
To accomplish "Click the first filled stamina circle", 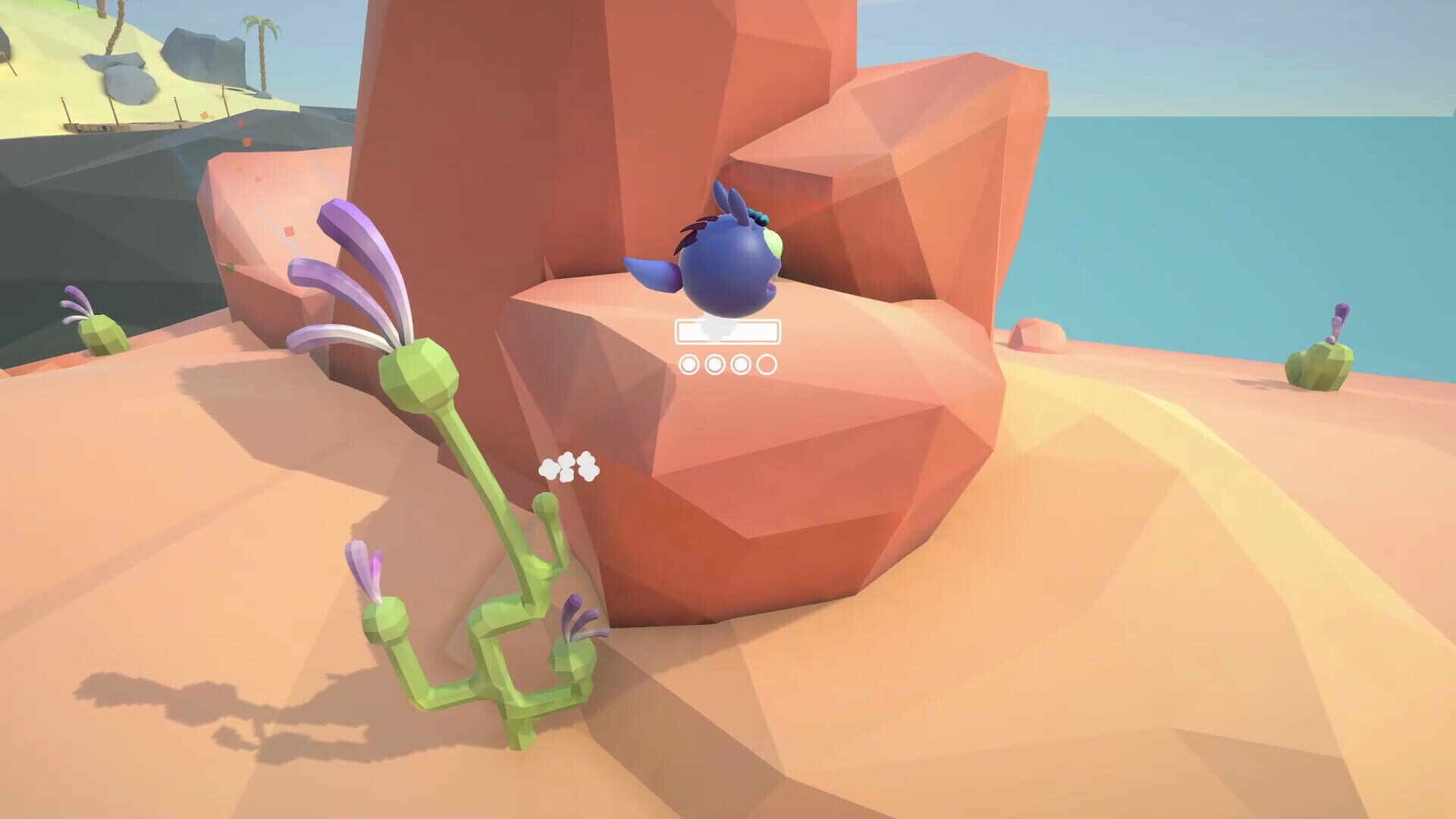I will click(689, 365).
